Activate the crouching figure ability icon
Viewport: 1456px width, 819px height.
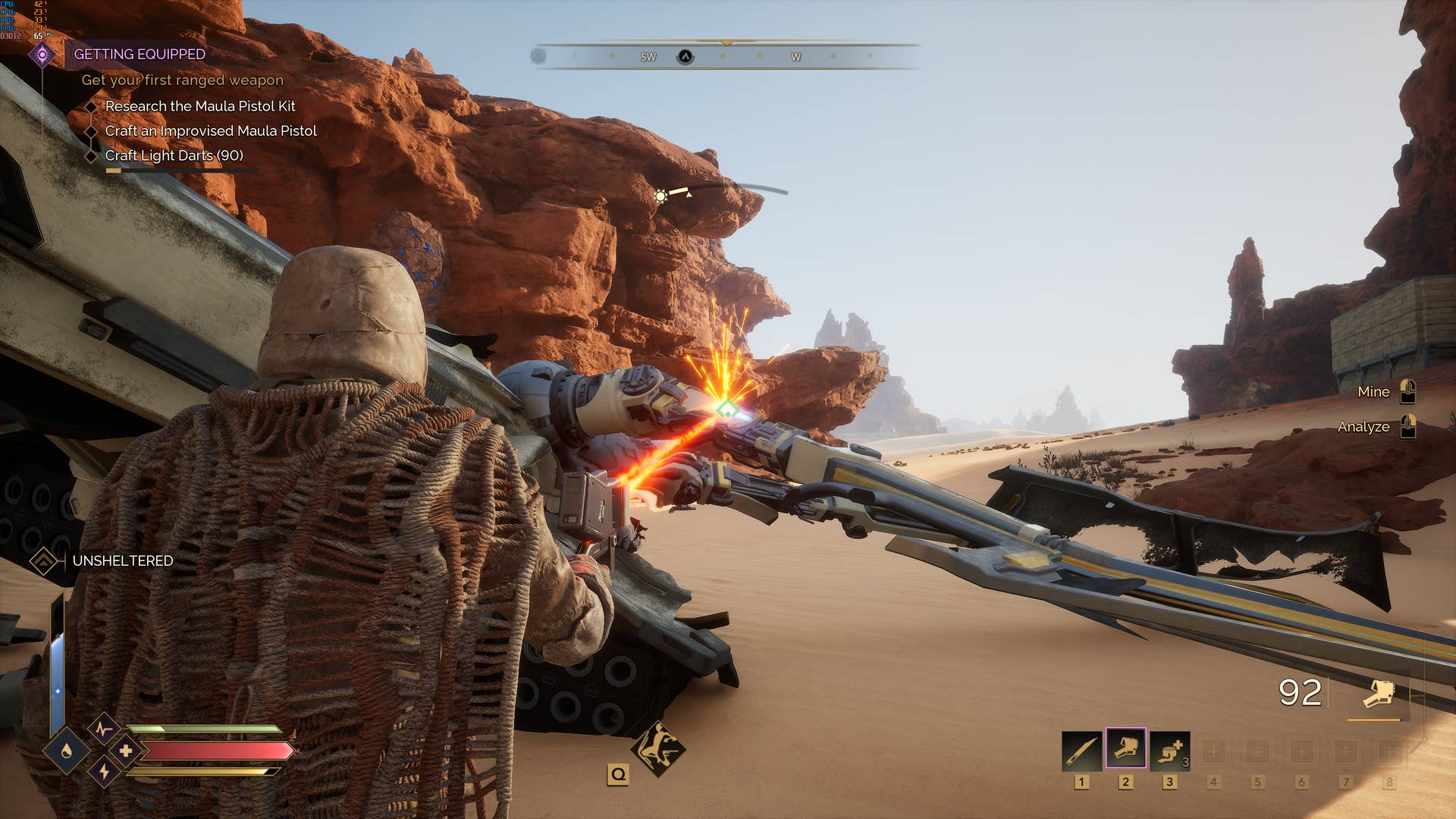657,748
